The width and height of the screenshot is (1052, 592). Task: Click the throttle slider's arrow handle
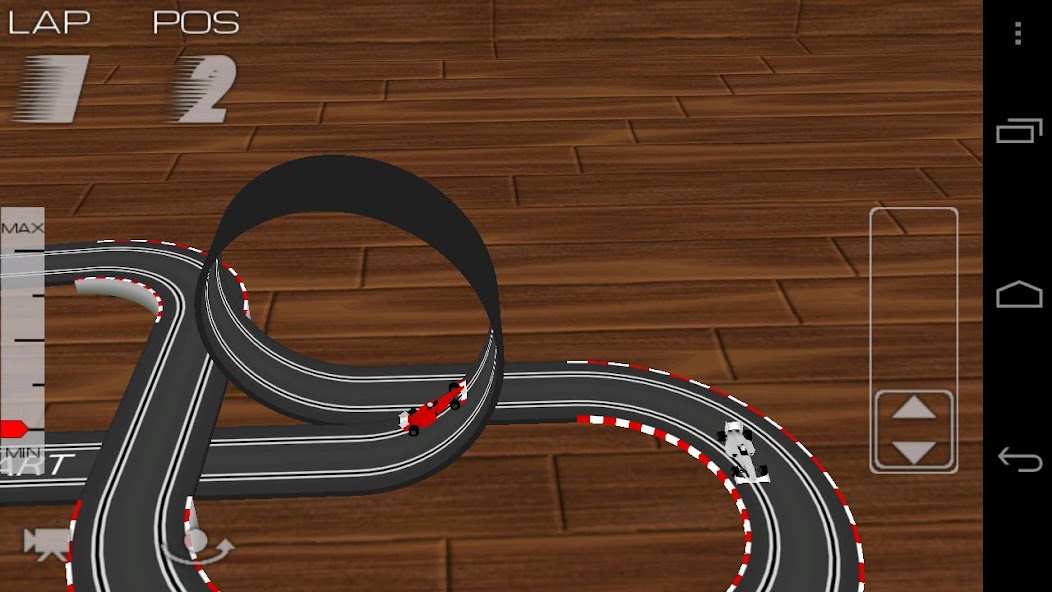coord(913,430)
